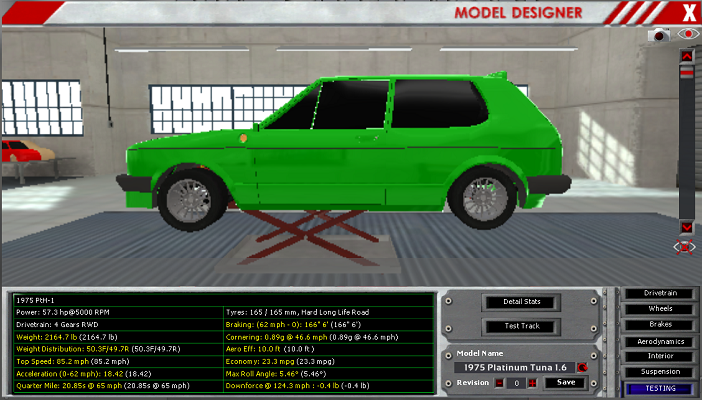
Task: Click the scrollbar up arrow
Action: tap(686, 56)
